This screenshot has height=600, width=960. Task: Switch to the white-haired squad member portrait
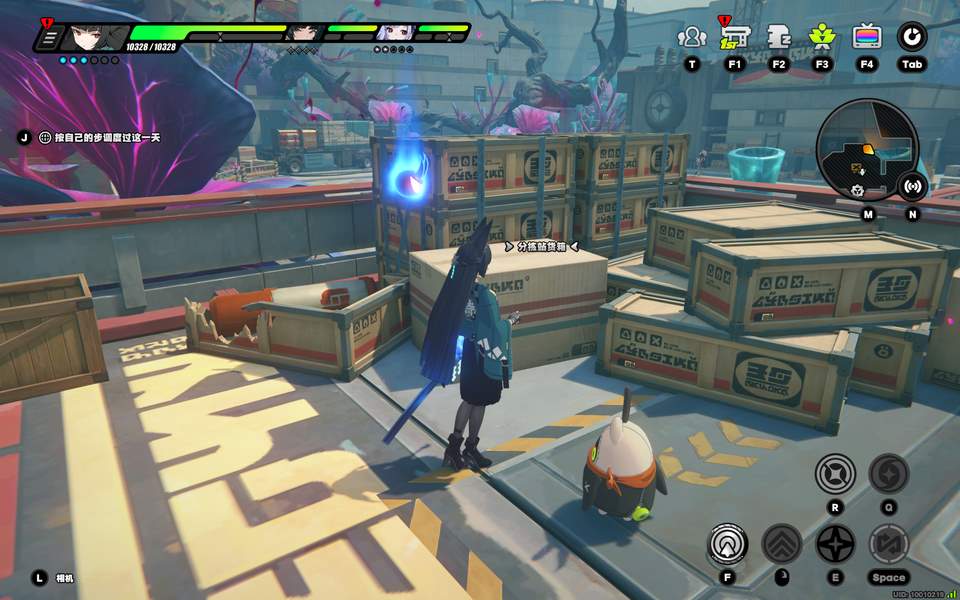tap(393, 33)
